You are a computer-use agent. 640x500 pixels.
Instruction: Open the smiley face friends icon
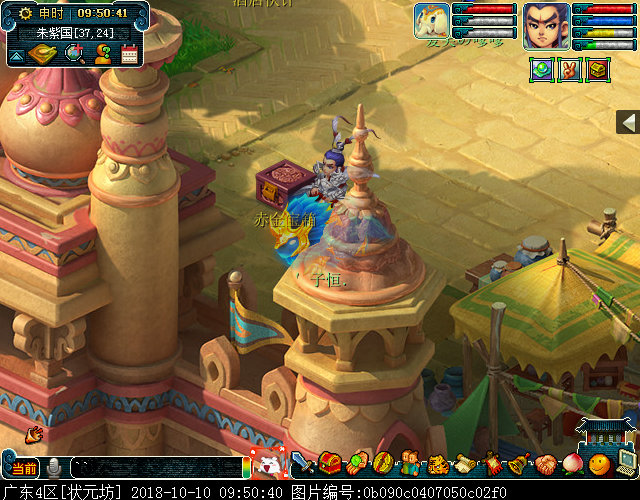[x=598, y=464]
